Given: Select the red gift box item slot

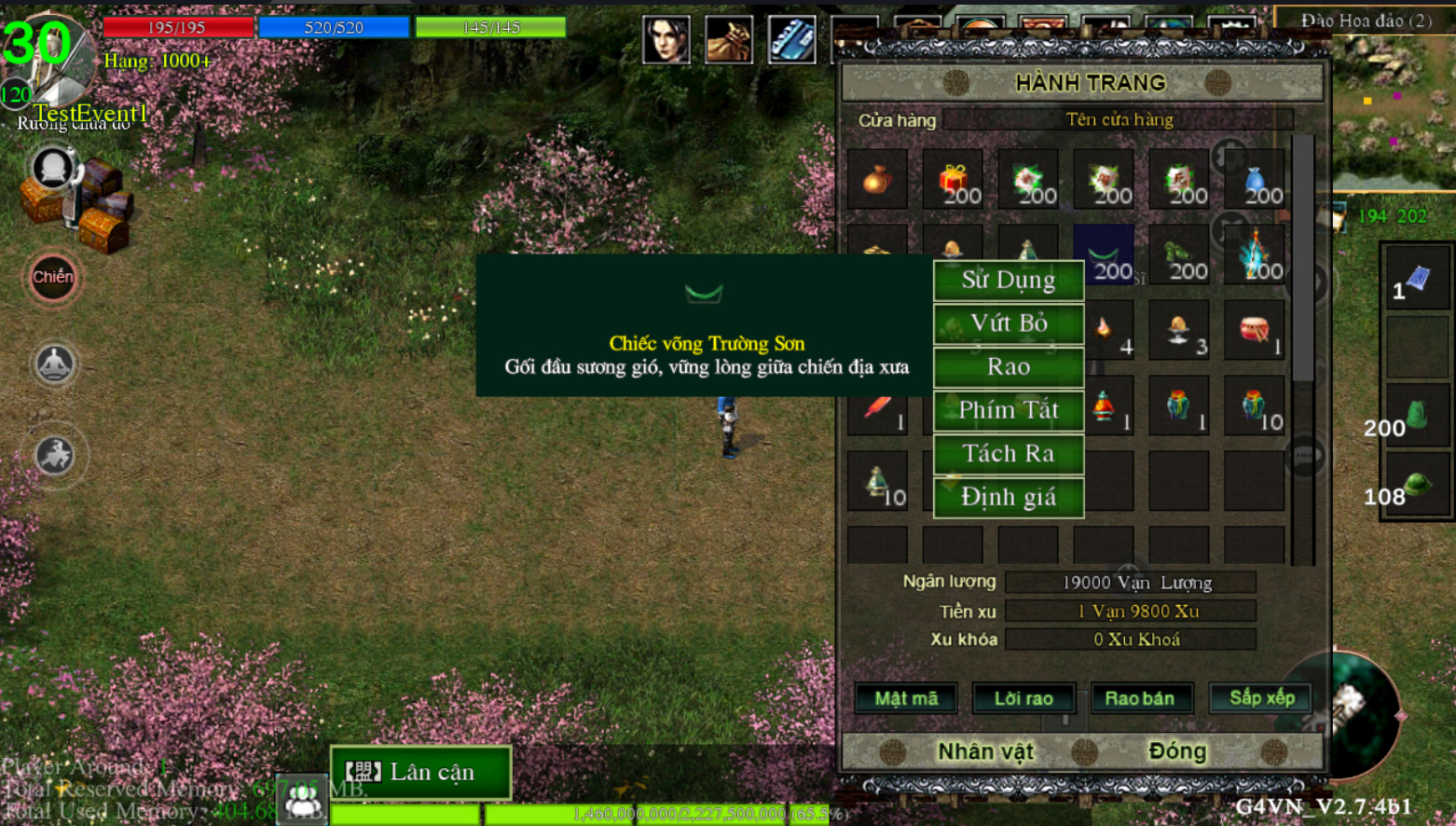Looking at the screenshot, I should pyautogui.click(x=953, y=178).
